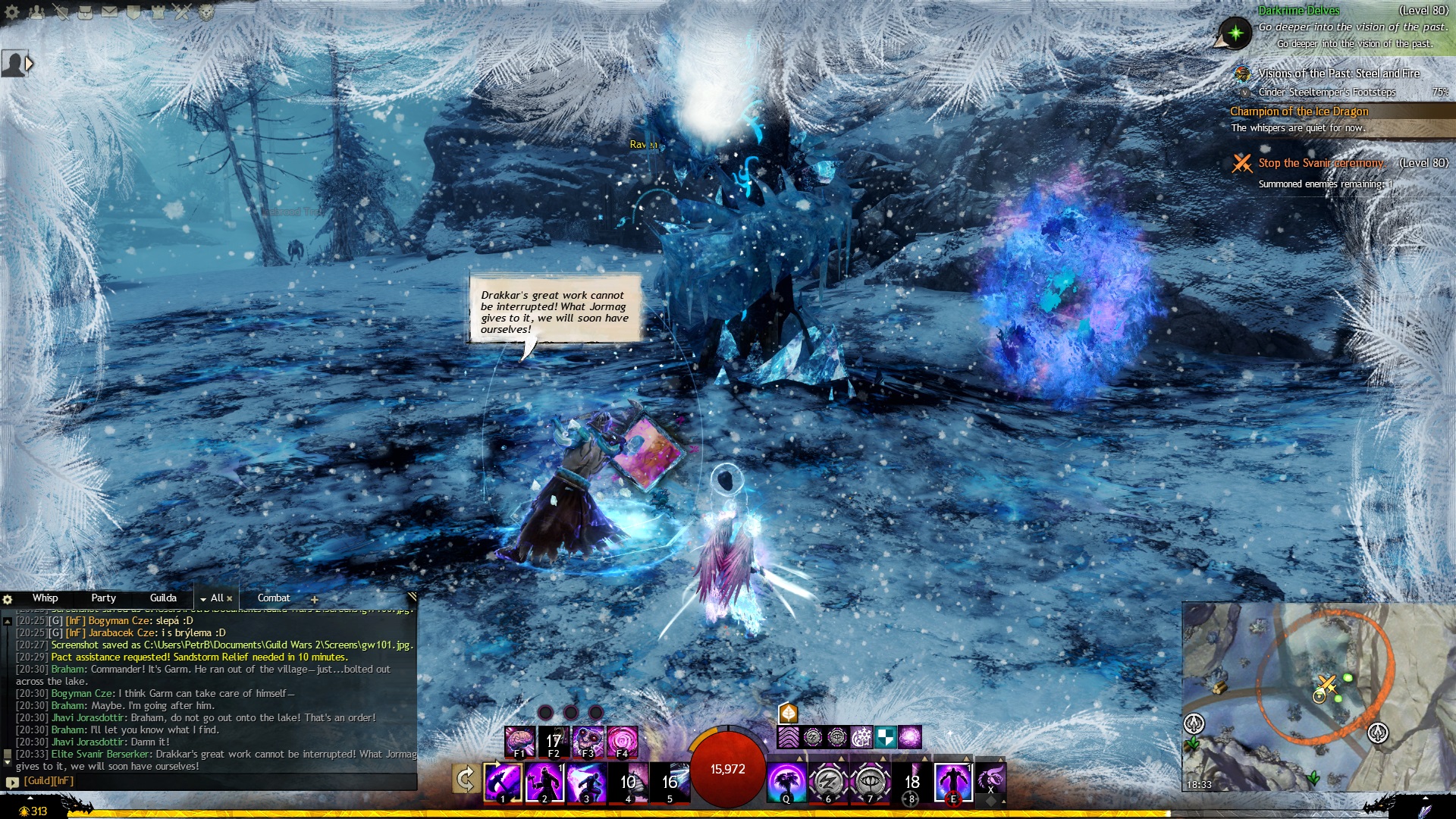Activate the axe skill in slot 1
1456x819 pixels.
[x=503, y=782]
